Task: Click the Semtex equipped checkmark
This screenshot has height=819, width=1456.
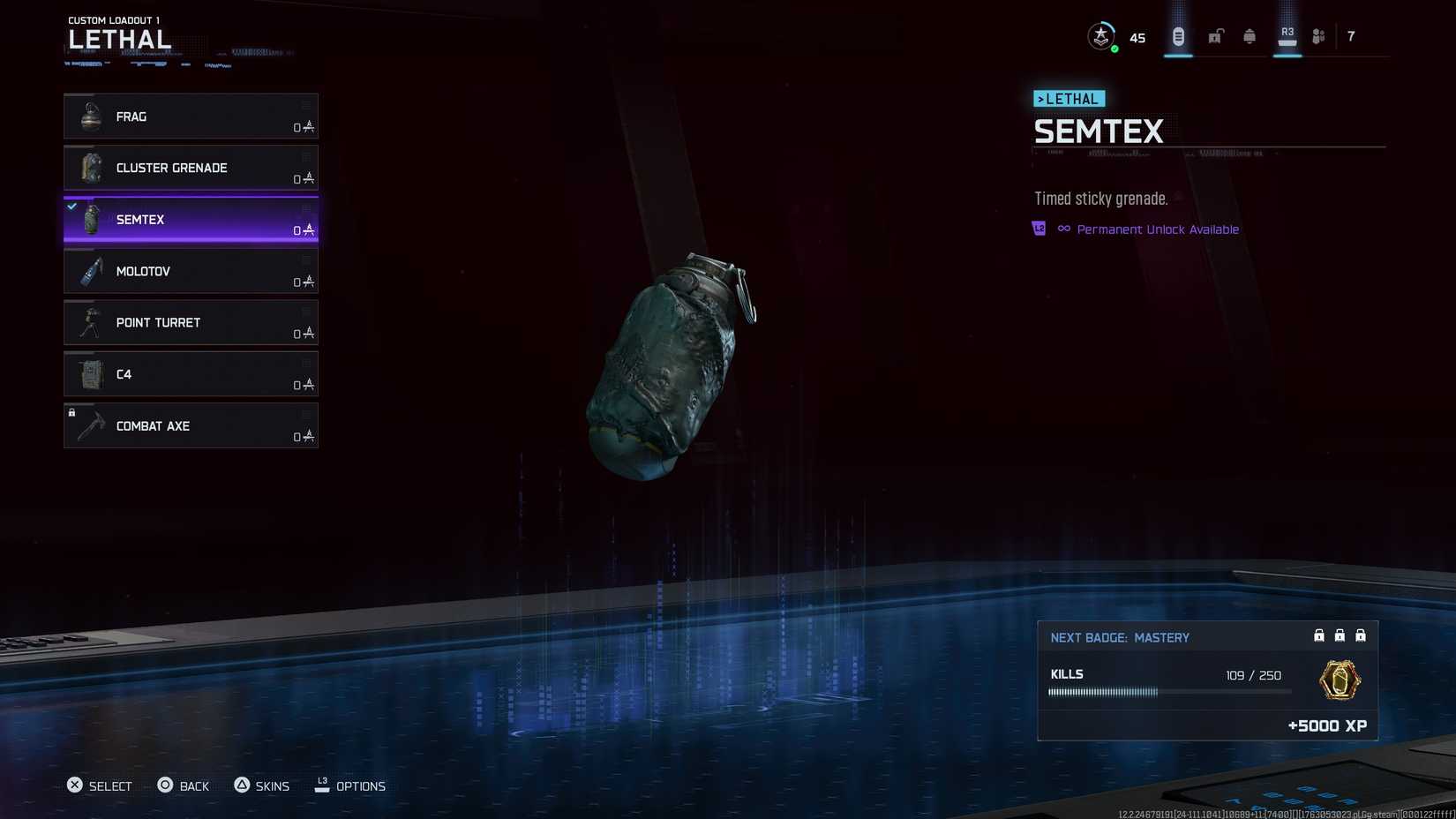Action: click(x=71, y=207)
